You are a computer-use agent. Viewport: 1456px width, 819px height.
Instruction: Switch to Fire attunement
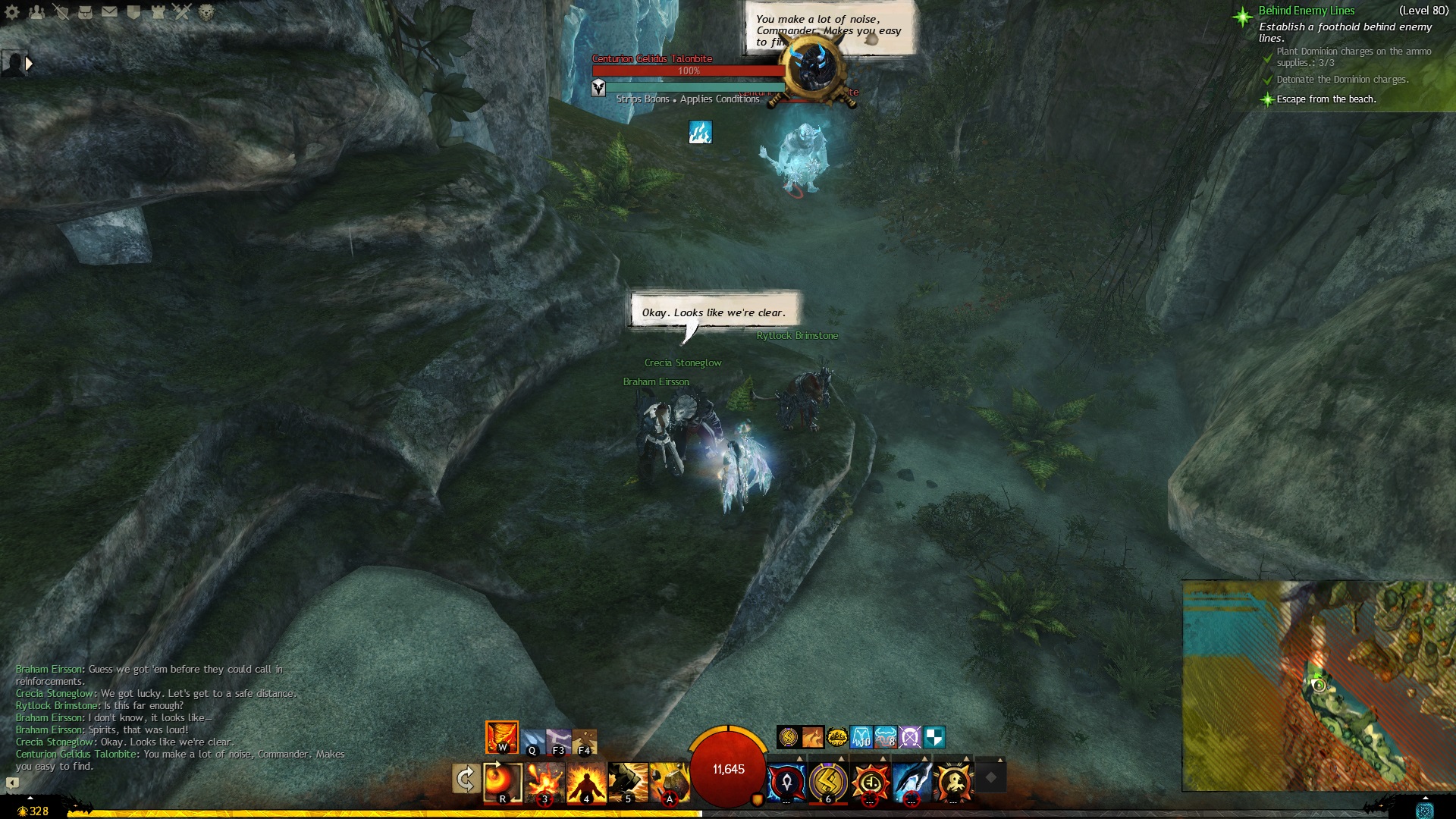(502, 737)
